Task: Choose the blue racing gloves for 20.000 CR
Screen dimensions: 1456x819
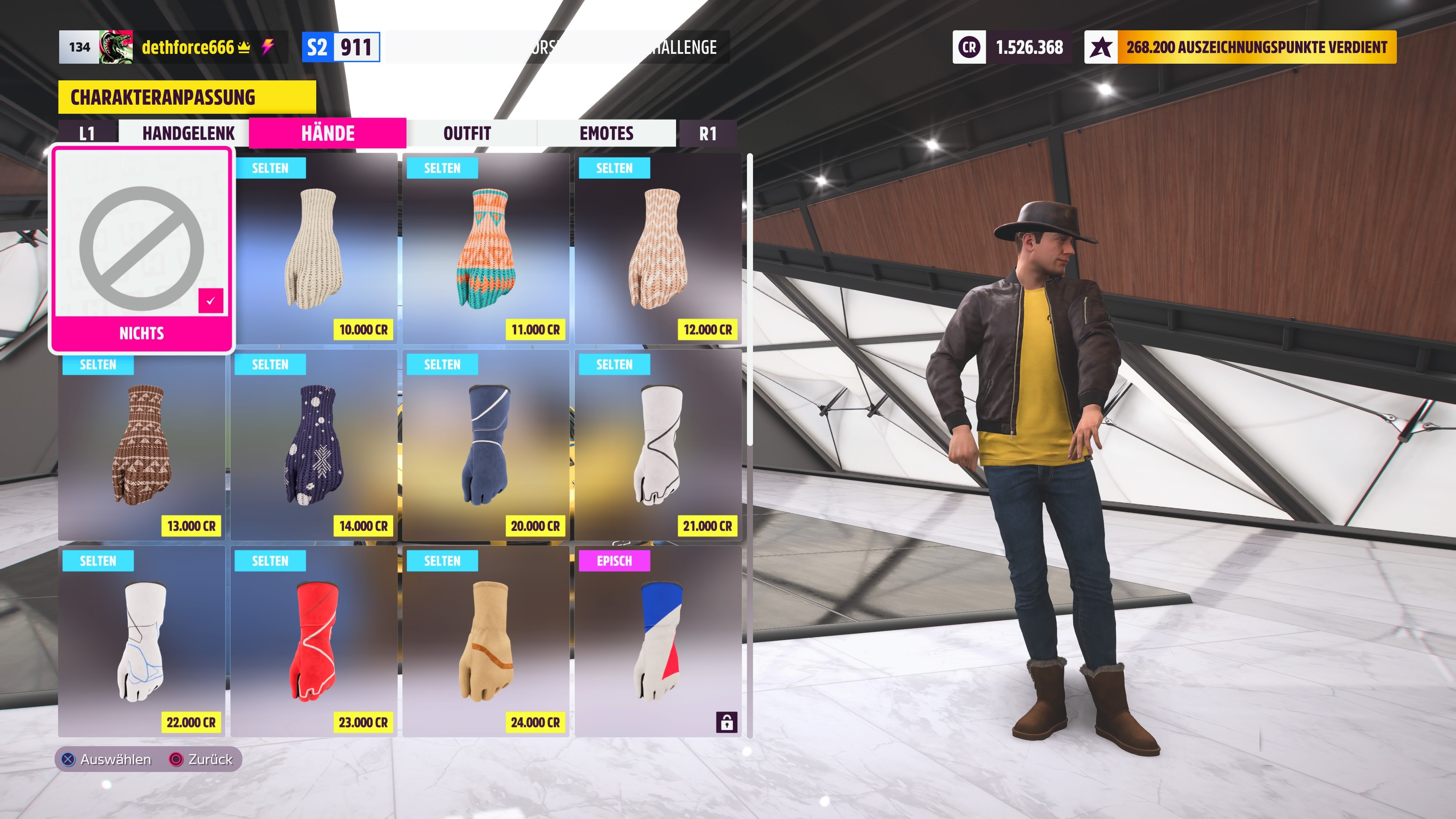Action: [486, 446]
